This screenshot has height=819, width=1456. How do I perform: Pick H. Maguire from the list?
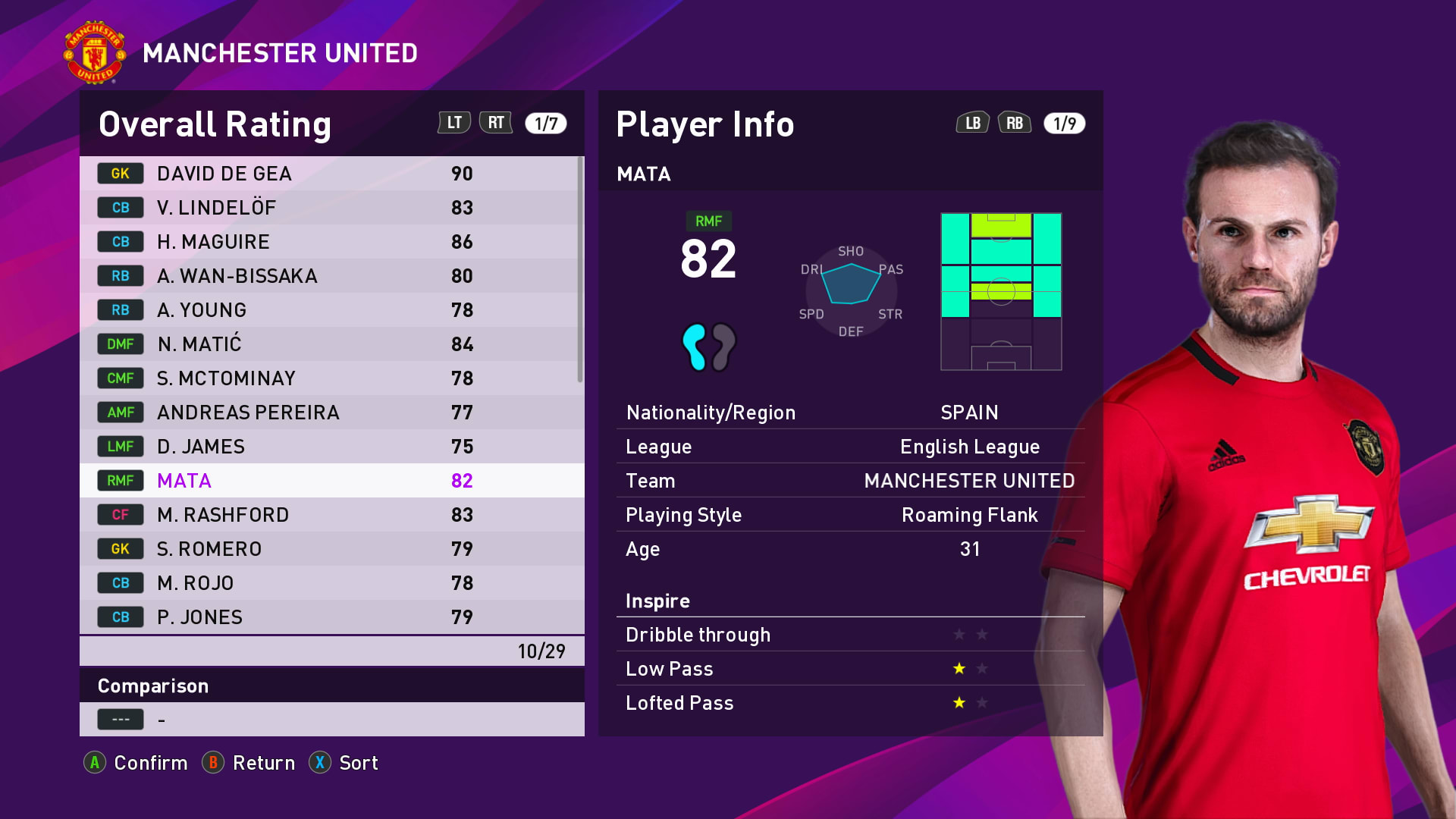click(331, 242)
